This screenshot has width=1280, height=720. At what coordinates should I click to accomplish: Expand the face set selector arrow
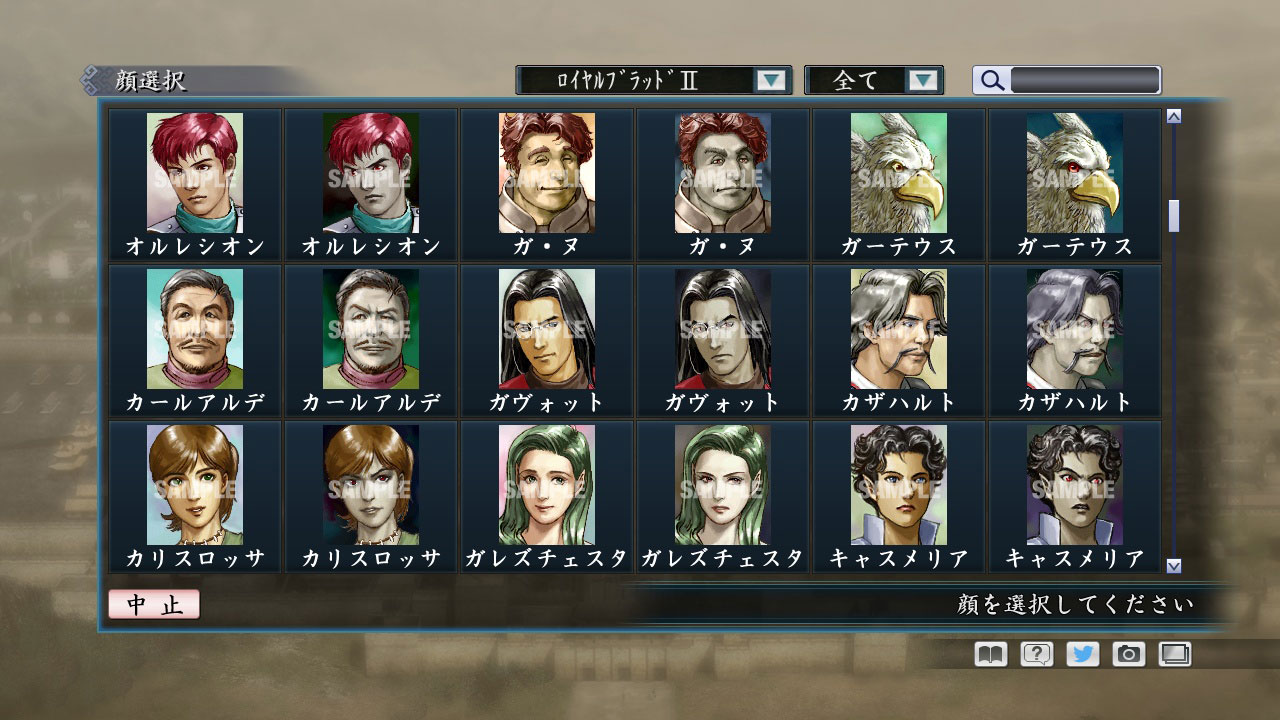[x=770, y=79]
